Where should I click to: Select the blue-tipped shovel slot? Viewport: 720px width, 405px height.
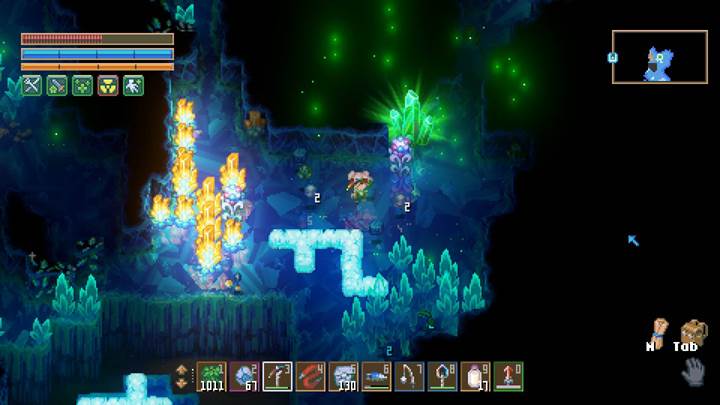click(x=442, y=376)
